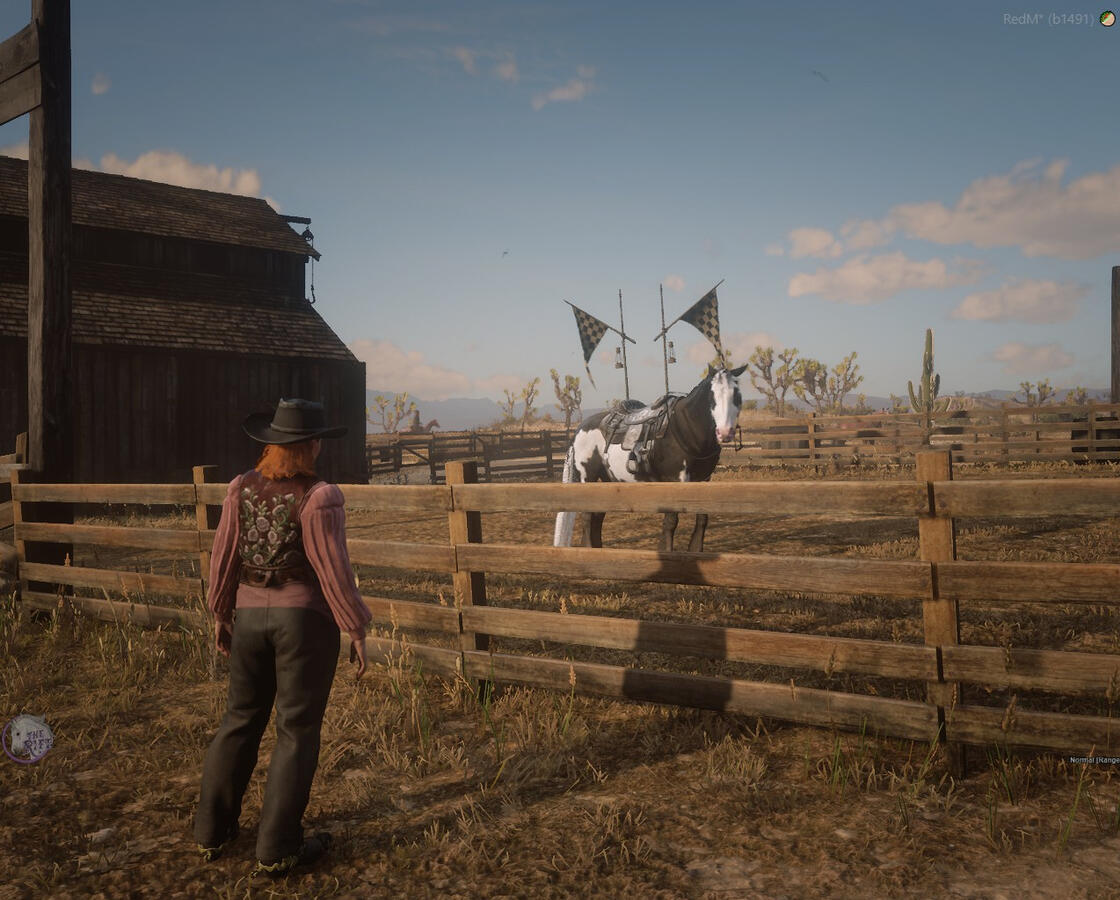Click the horse-head server logo badge

(x=28, y=739)
